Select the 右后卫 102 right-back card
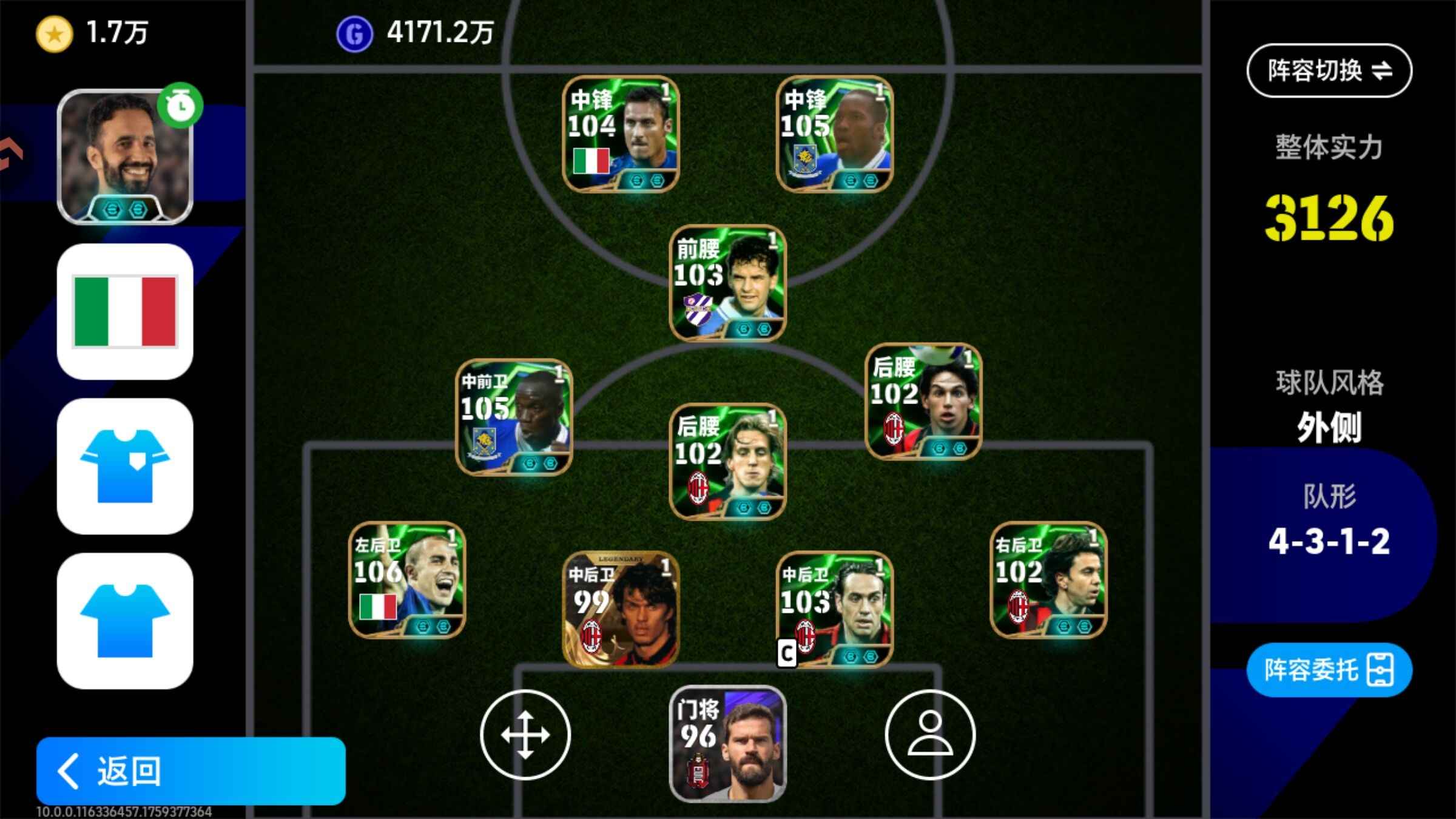Screen dimensions: 1456x819 point(1048,580)
